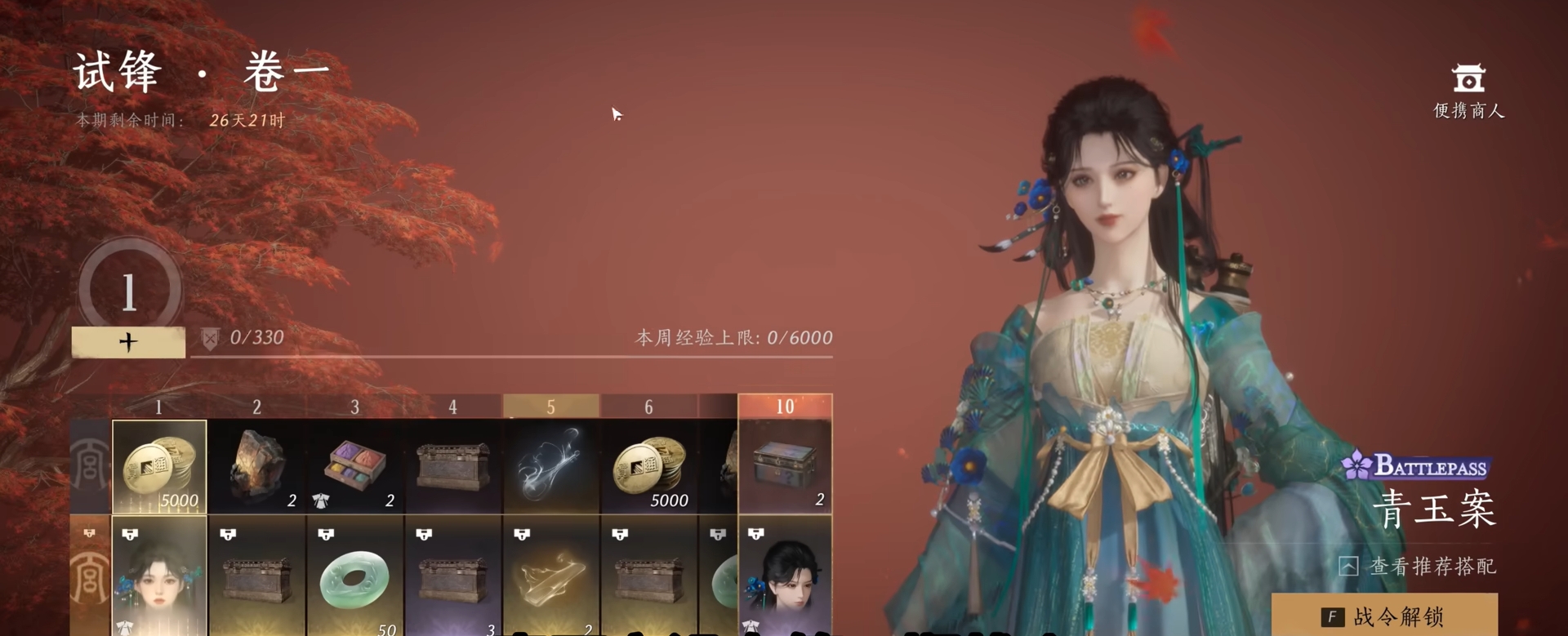Pick the level 5 white wisp reward
This screenshot has width=1568, height=636.
coord(550,467)
